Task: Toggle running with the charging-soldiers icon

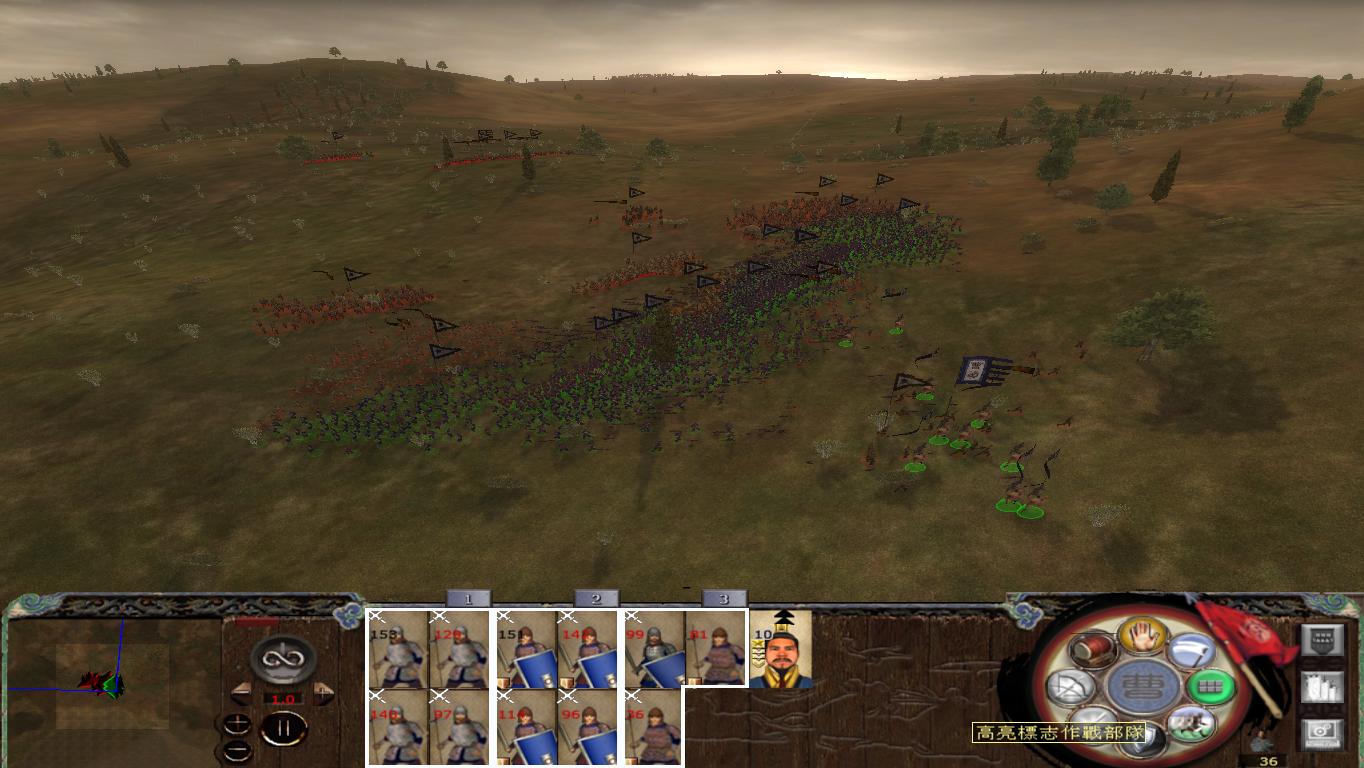Action: [1192, 724]
